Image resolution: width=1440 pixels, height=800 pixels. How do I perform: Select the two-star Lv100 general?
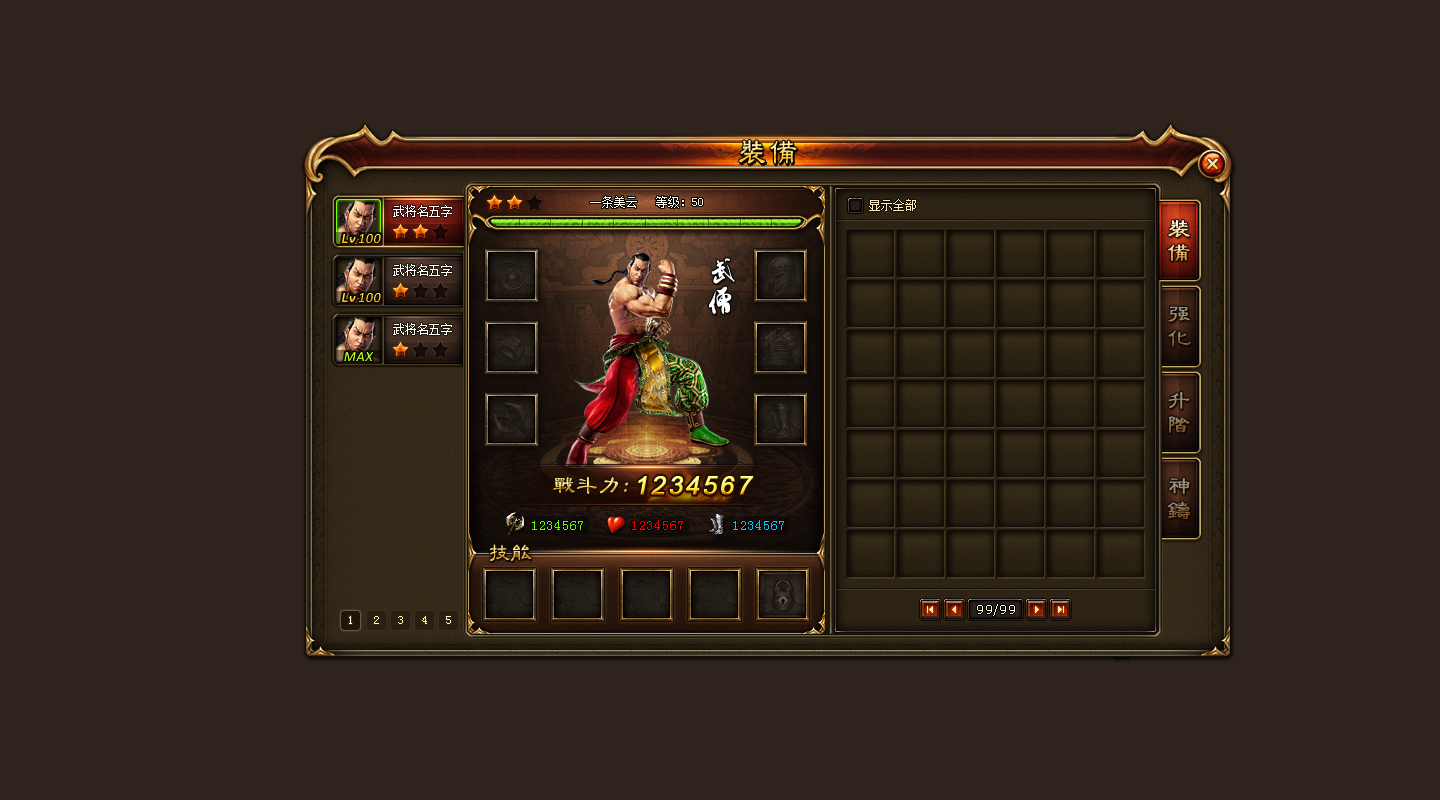pyautogui.click(x=398, y=222)
